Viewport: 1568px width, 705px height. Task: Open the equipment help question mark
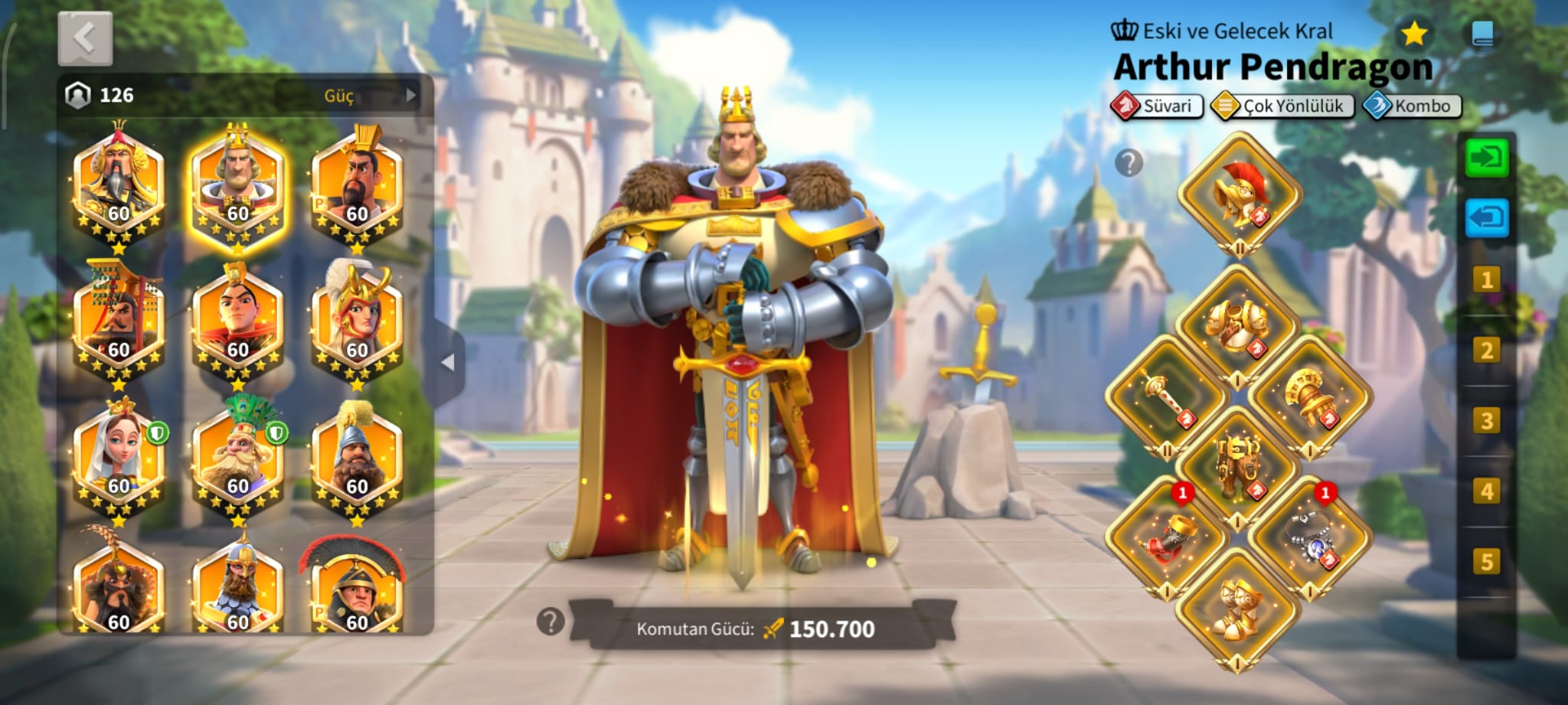click(x=1129, y=163)
